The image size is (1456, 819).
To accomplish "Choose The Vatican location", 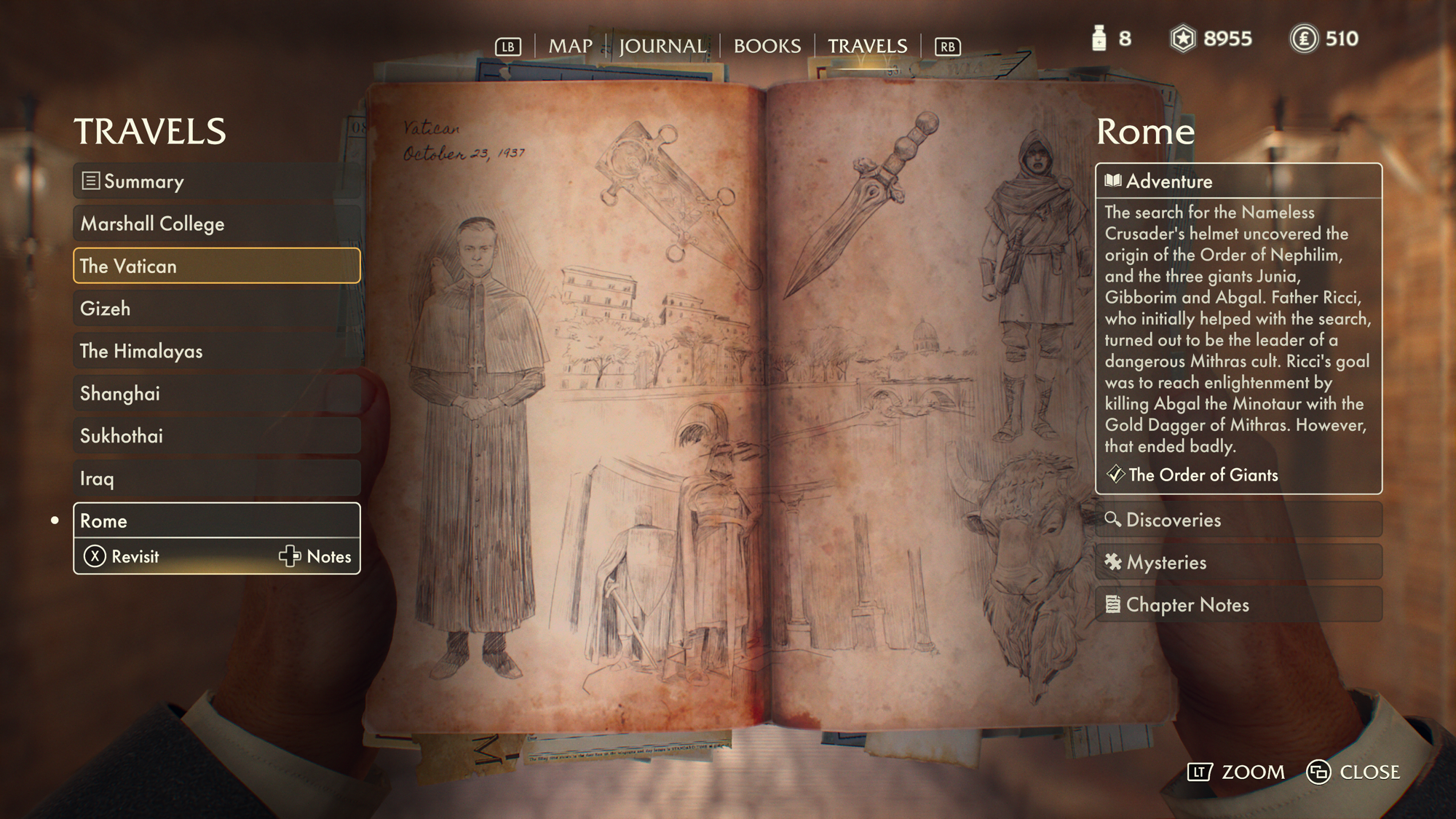I will tap(216, 266).
